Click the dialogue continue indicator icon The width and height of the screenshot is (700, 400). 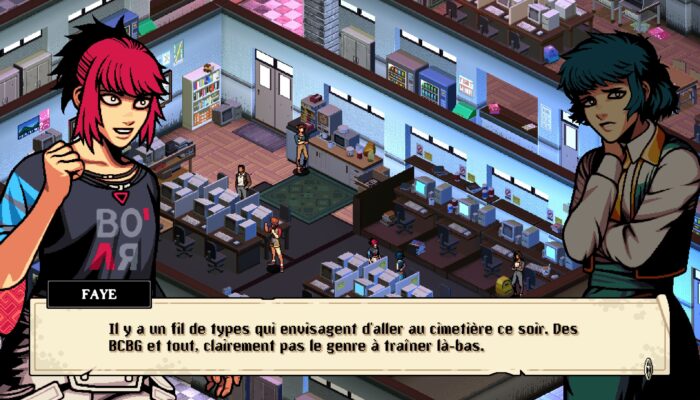[x=648, y=368]
